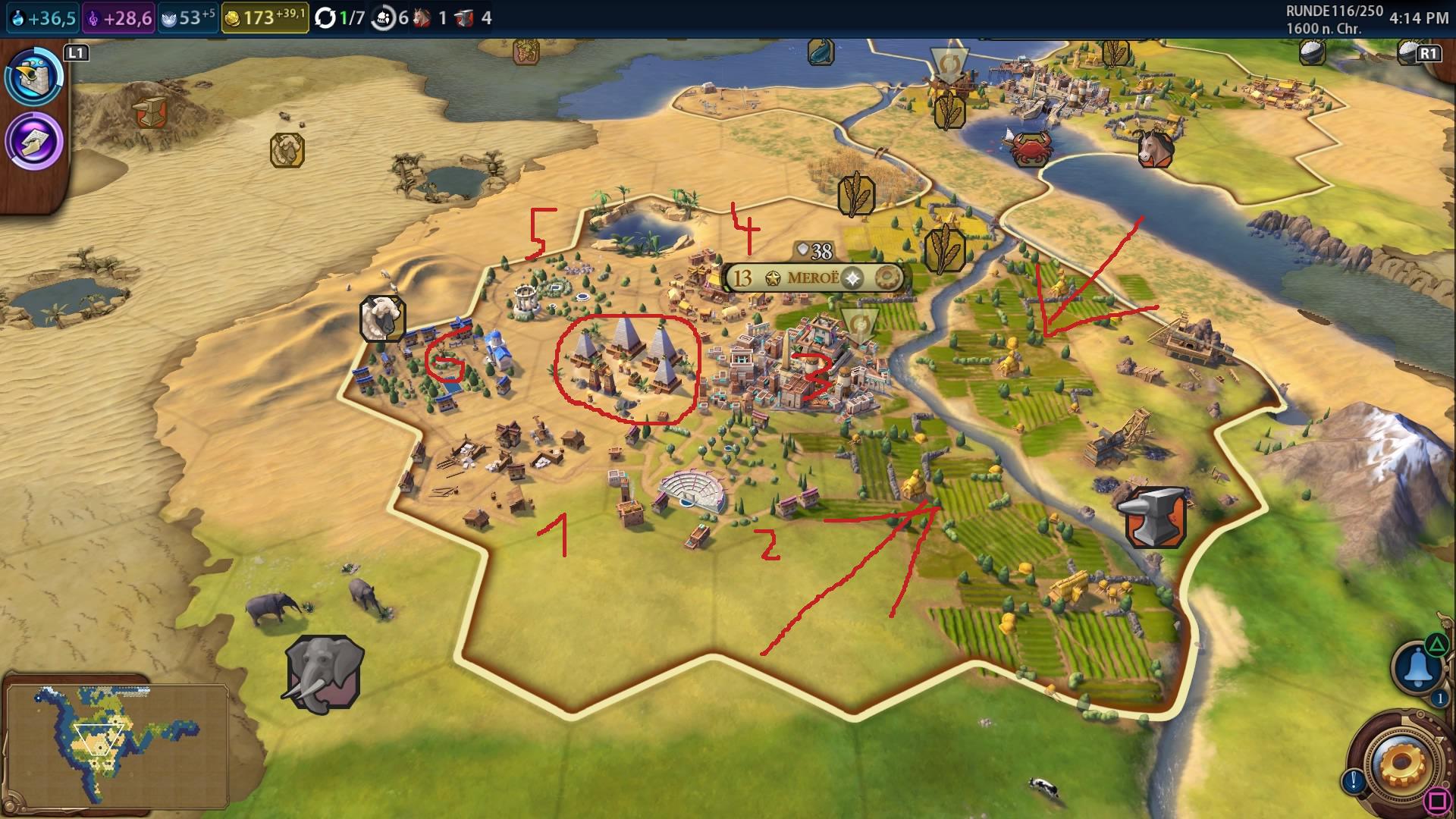Image resolution: width=1456 pixels, height=819 pixels.
Task: Check the envoys counter icon
Action: [391, 17]
